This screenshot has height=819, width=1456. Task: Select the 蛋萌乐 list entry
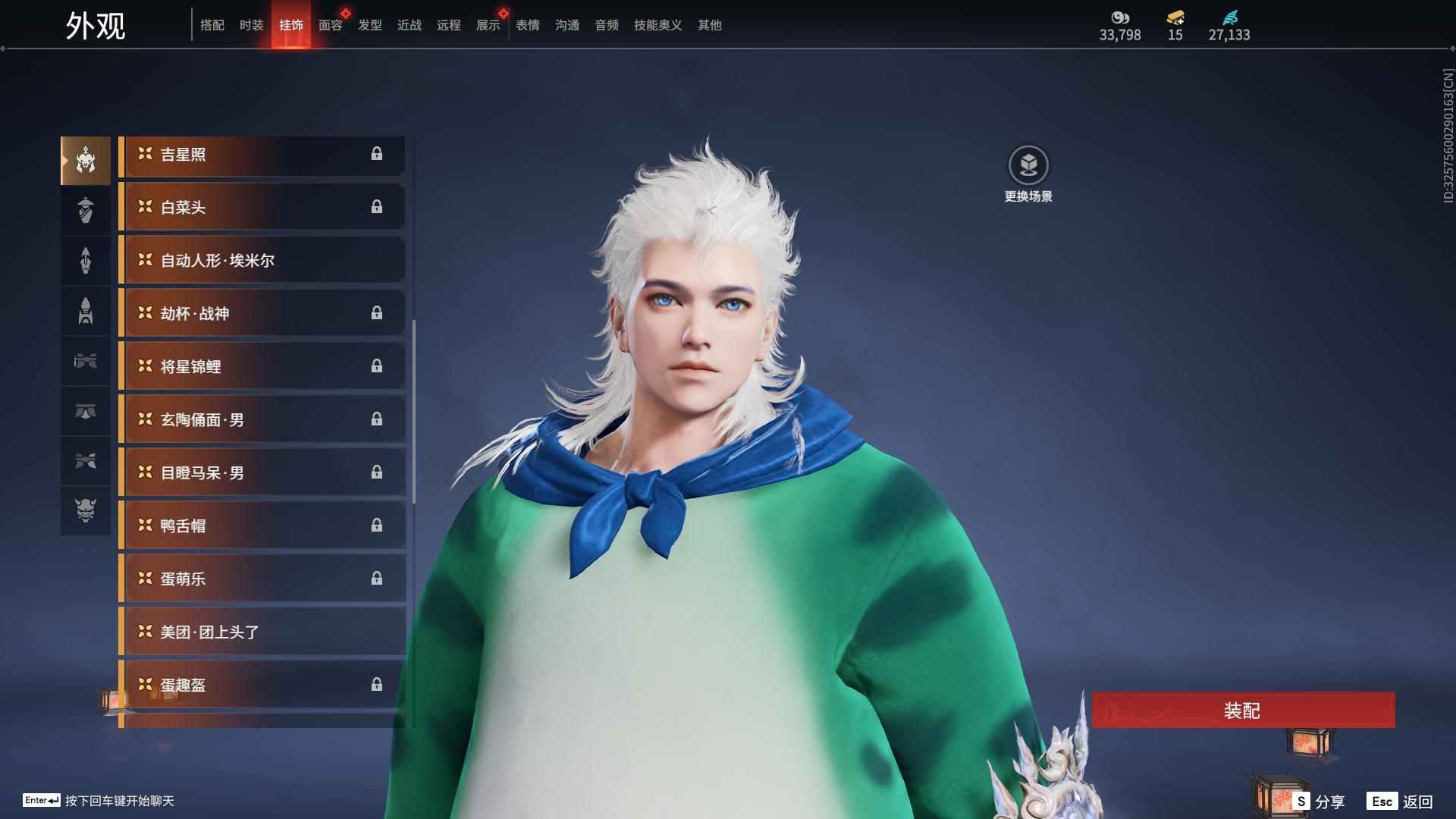[262, 579]
